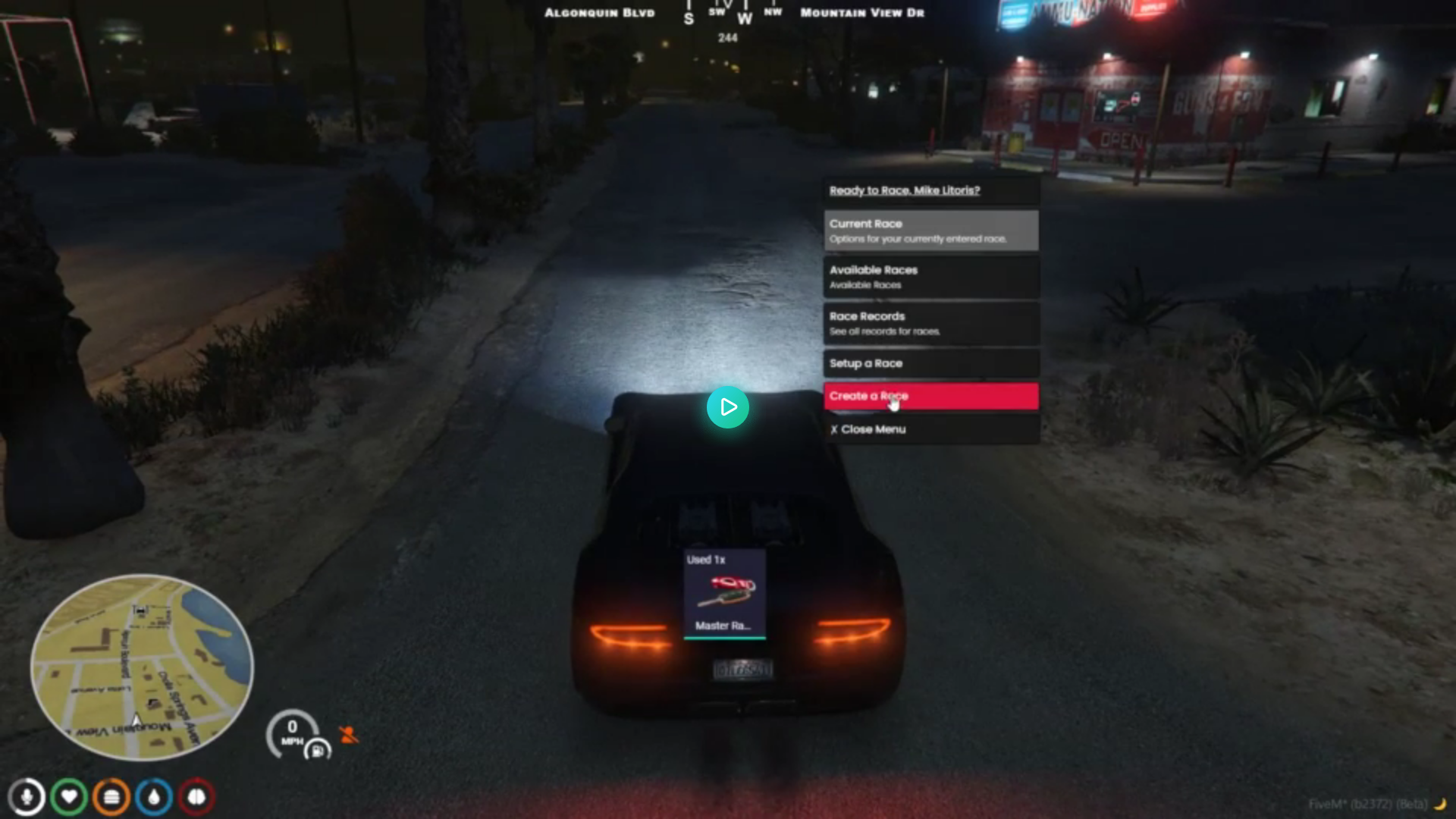Toggle the muted sound indicator near the speedometer
Image resolution: width=1456 pixels, height=819 pixels.
348,734
